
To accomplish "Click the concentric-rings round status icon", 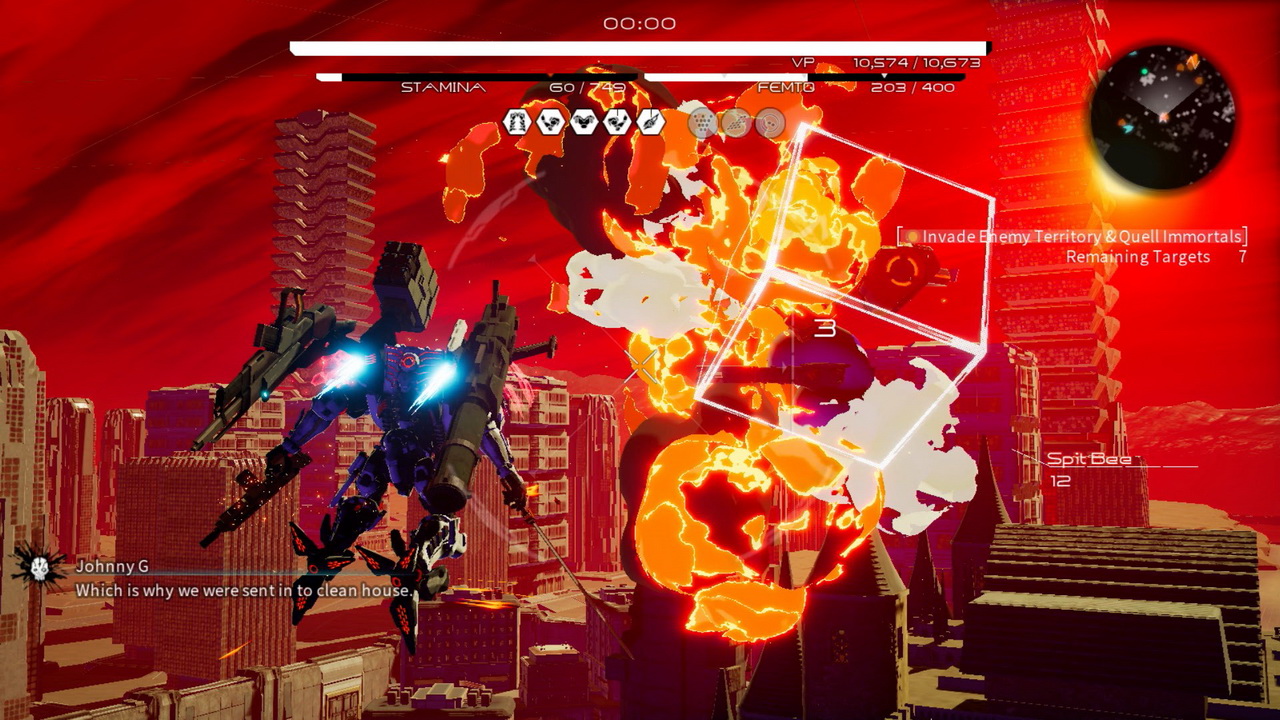I will tap(769, 123).
